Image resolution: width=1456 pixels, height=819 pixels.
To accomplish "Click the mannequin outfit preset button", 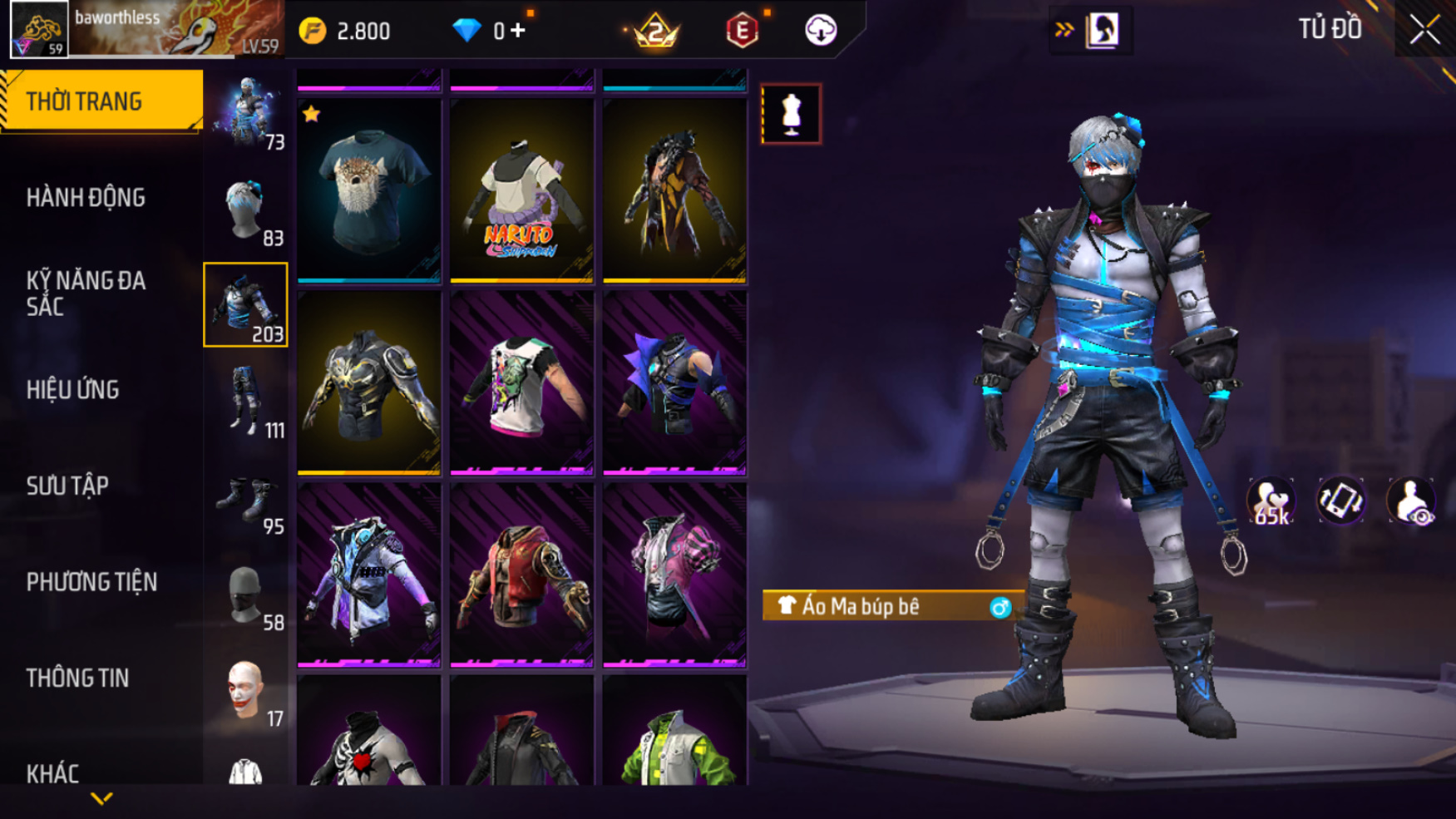I will [x=791, y=114].
